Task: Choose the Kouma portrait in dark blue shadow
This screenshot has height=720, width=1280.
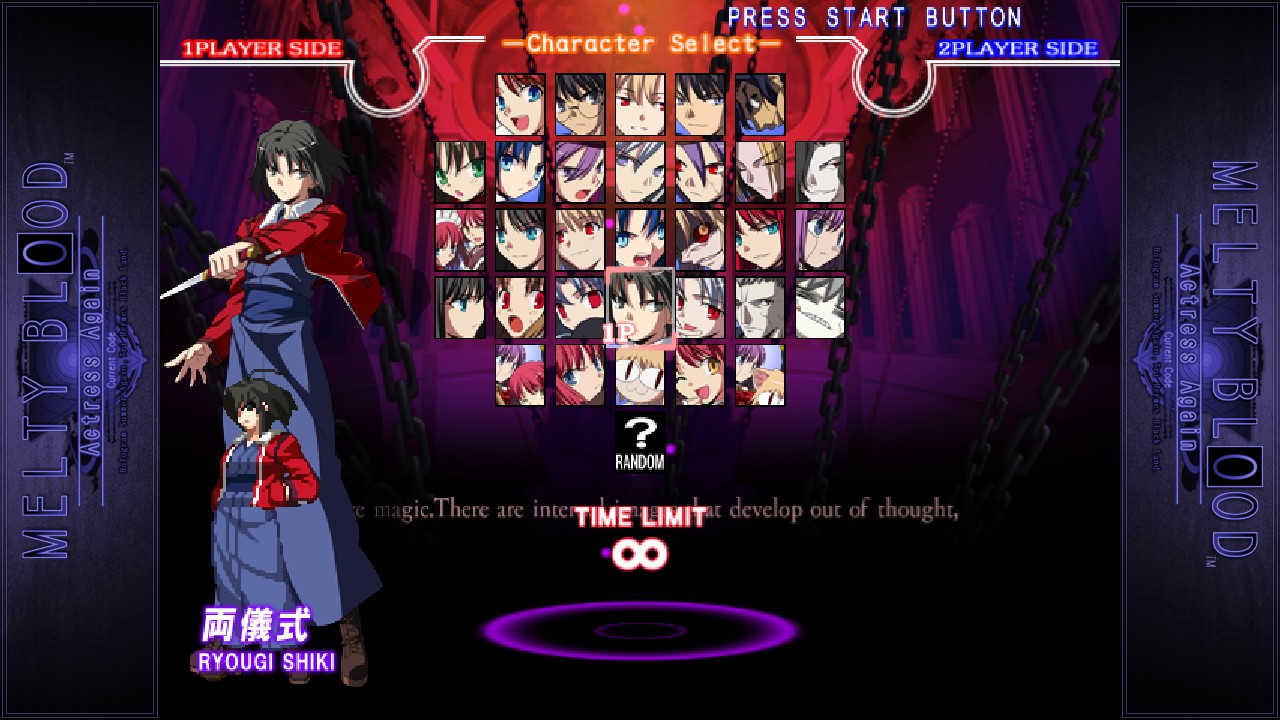Action: point(760,105)
